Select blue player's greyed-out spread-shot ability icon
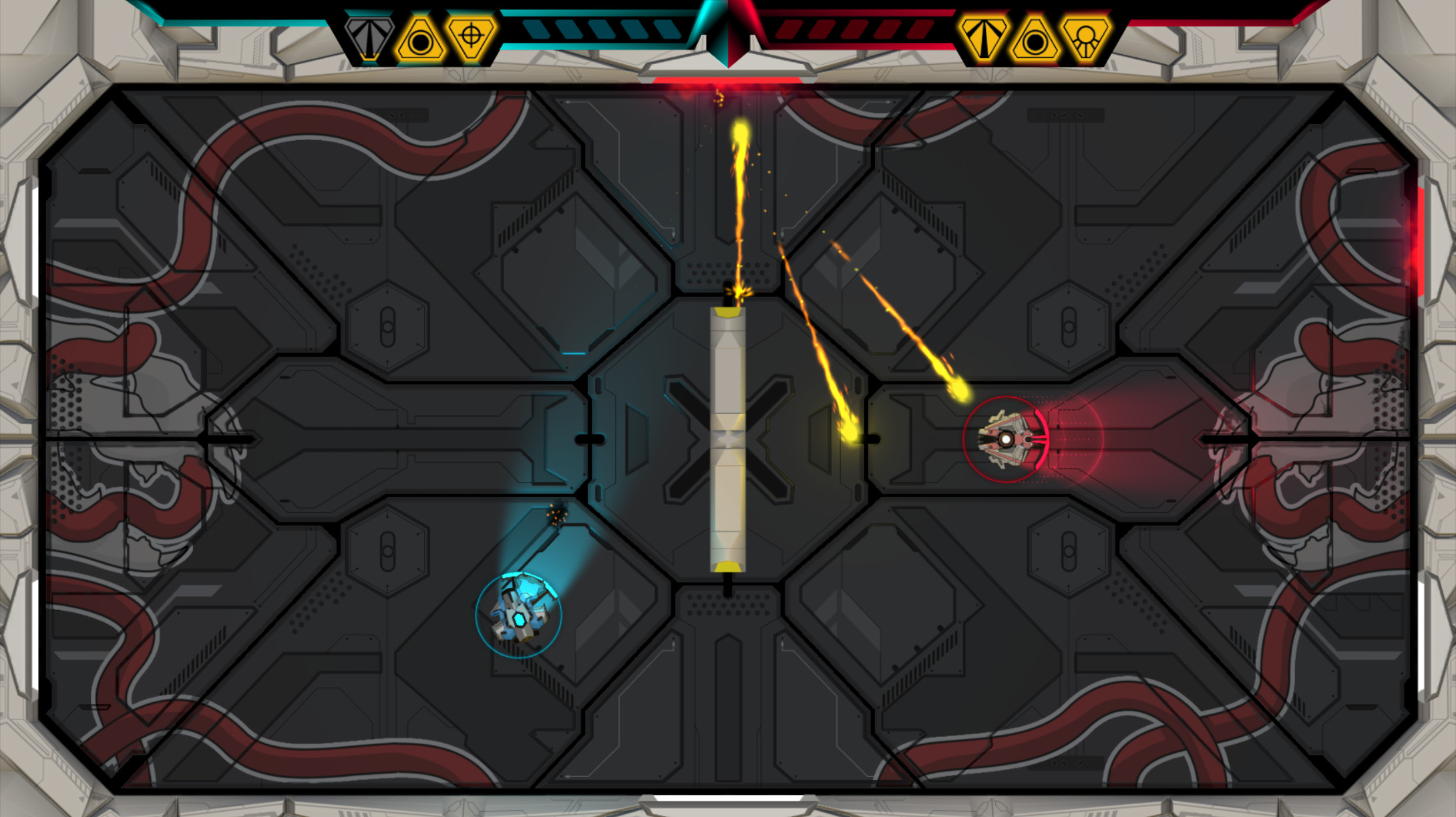Image resolution: width=1456 pixels, height=817 pixels. tap(369, 39)
